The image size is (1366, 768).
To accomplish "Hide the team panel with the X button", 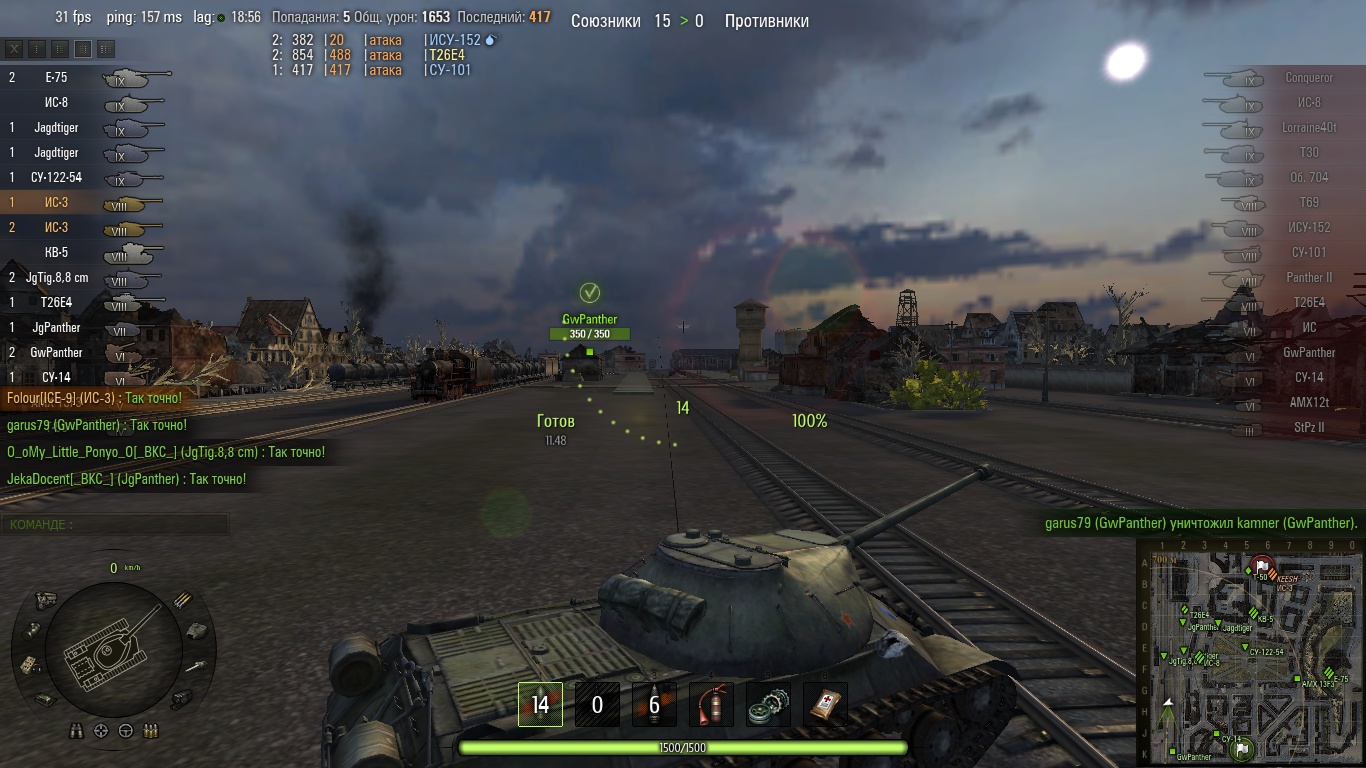I will (14, 48).
